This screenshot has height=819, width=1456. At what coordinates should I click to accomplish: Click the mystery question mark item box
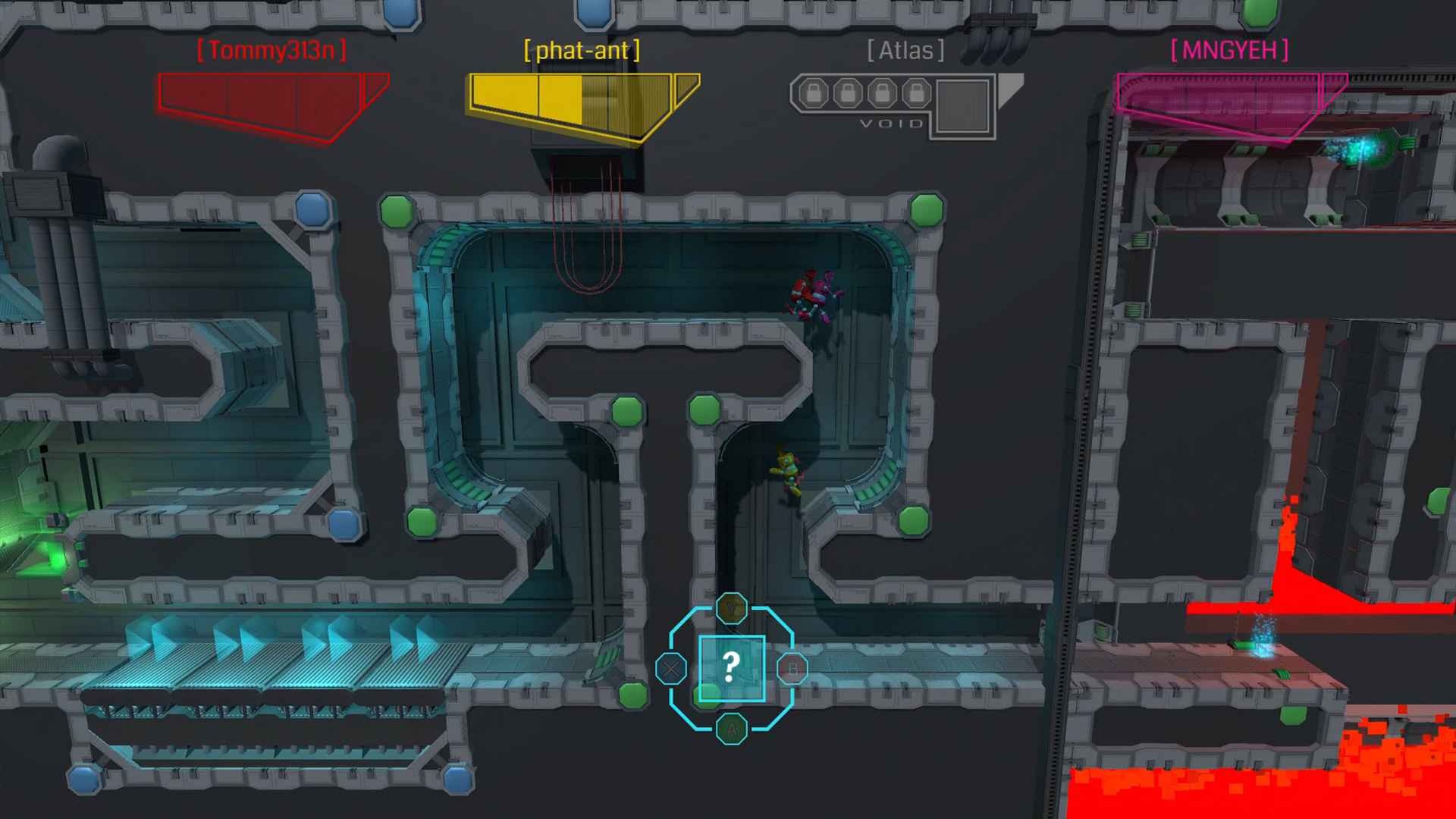(730, 667)
